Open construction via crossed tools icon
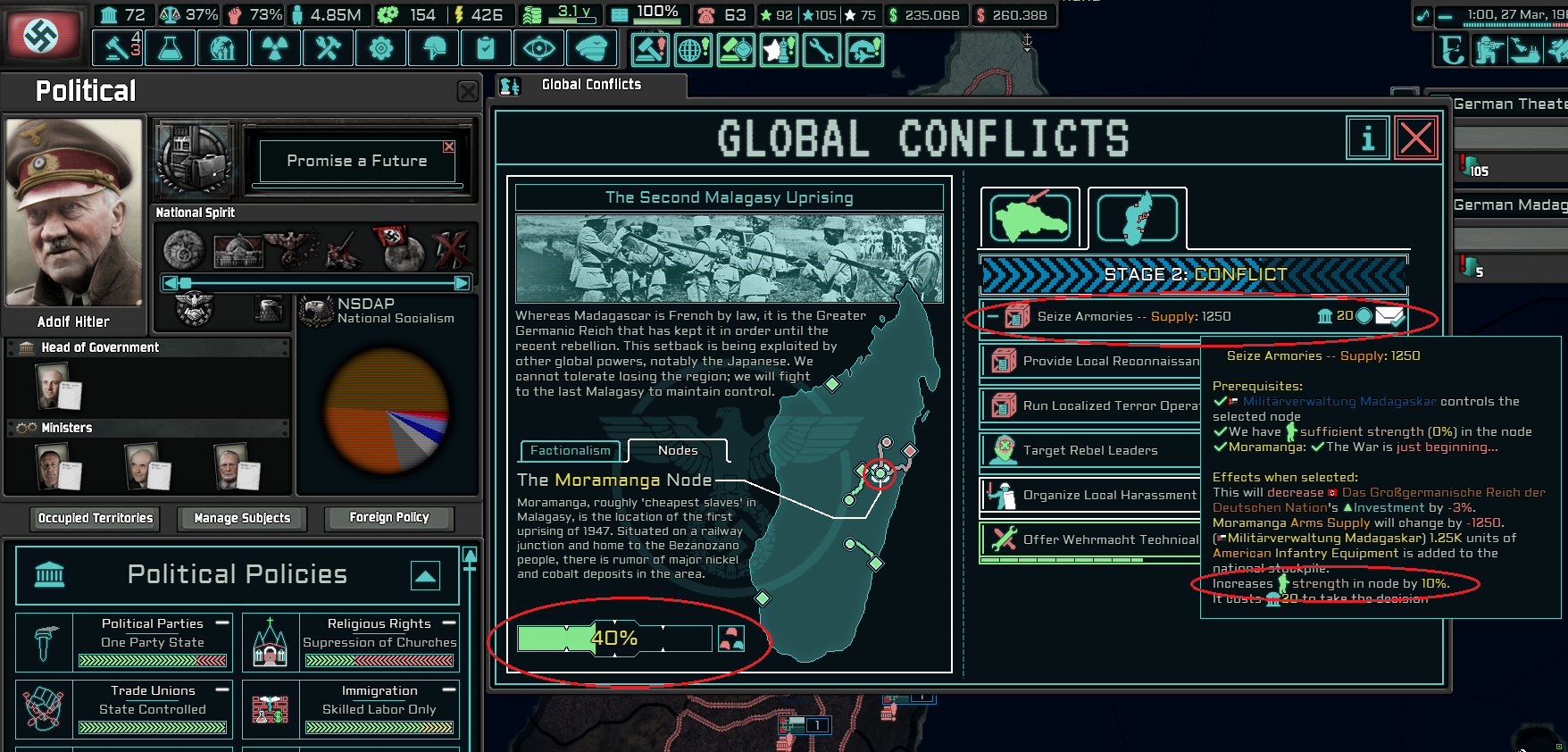1568x752 pixels. click(x=327, y=48)
